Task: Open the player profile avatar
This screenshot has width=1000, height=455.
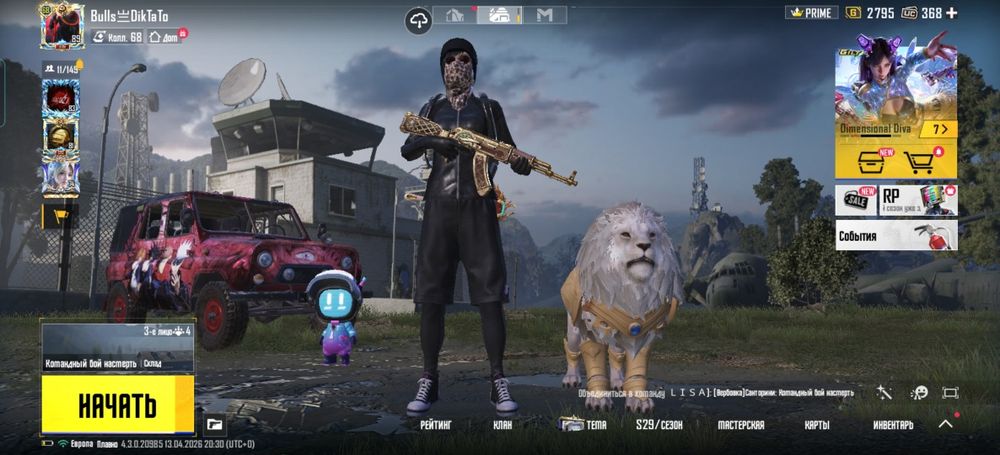Action: 62,25
